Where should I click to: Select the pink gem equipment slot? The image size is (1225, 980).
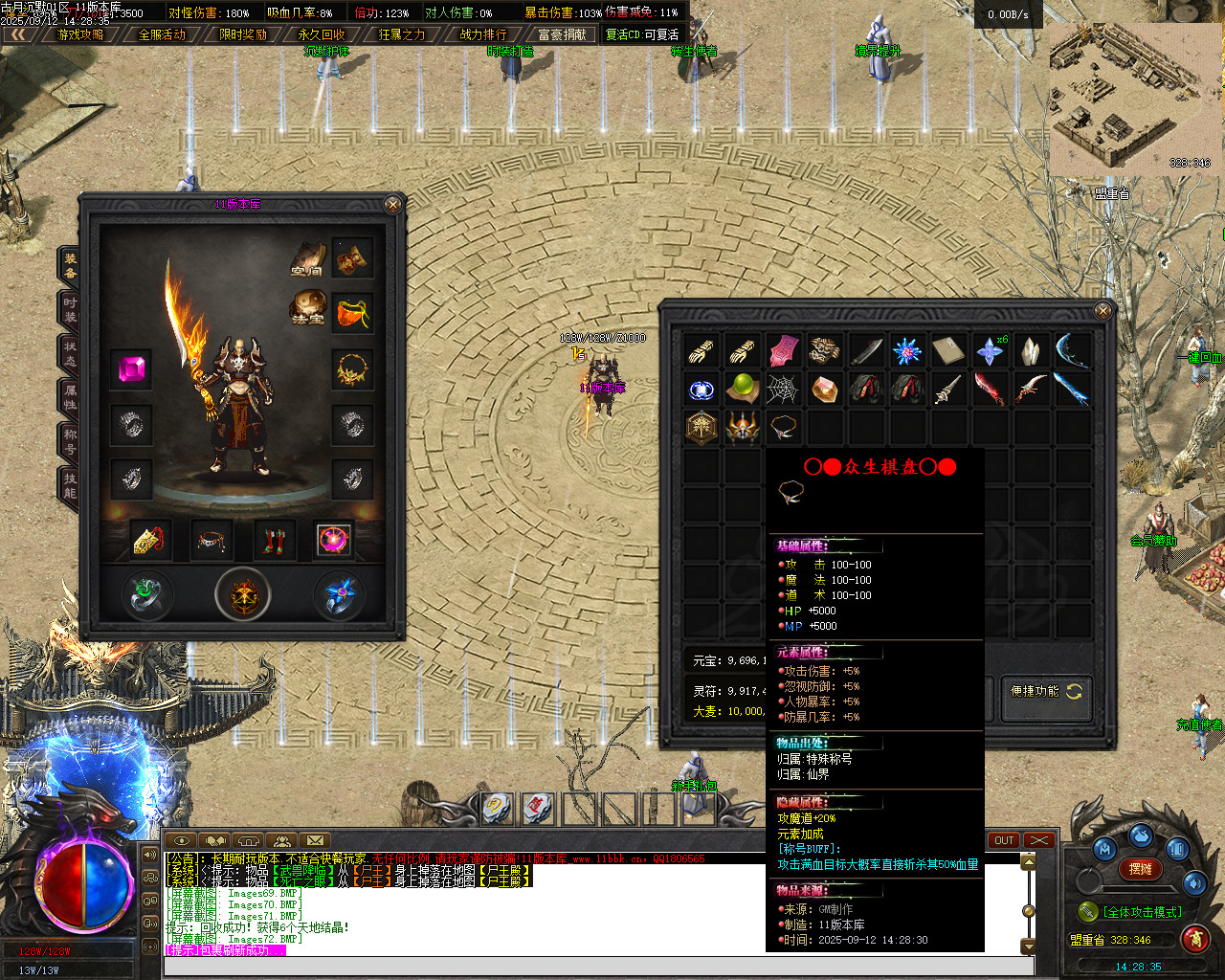pos(131,369)
